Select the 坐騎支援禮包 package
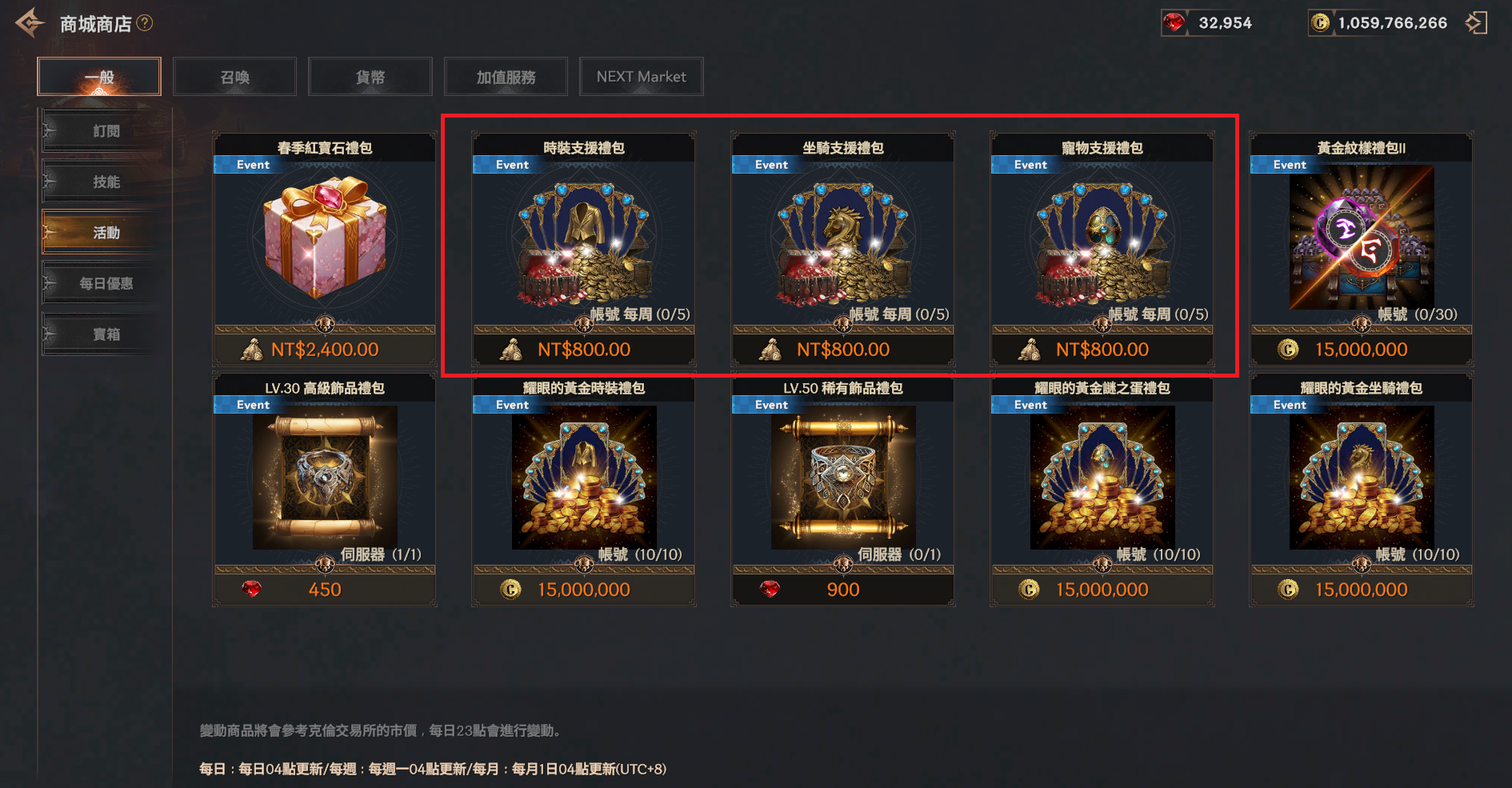 pyautogui.click(x=842, y=240)
